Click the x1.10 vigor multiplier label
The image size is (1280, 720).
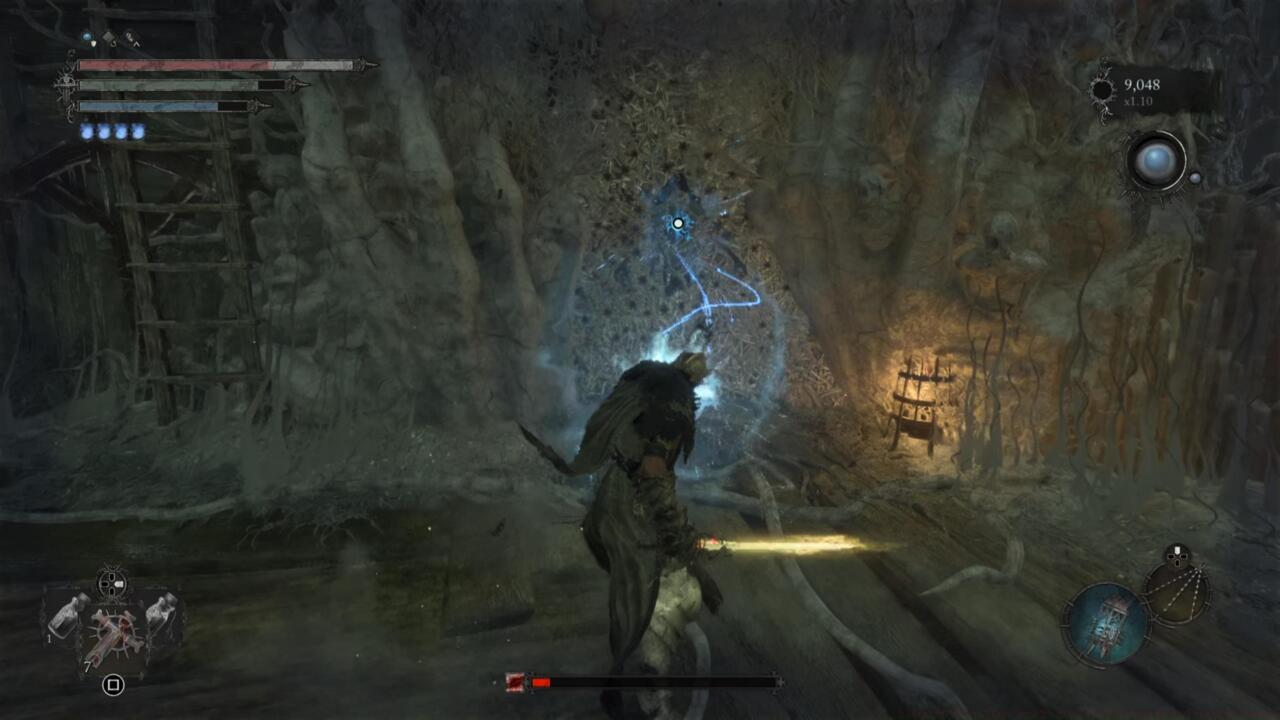tap(1140, 100)
